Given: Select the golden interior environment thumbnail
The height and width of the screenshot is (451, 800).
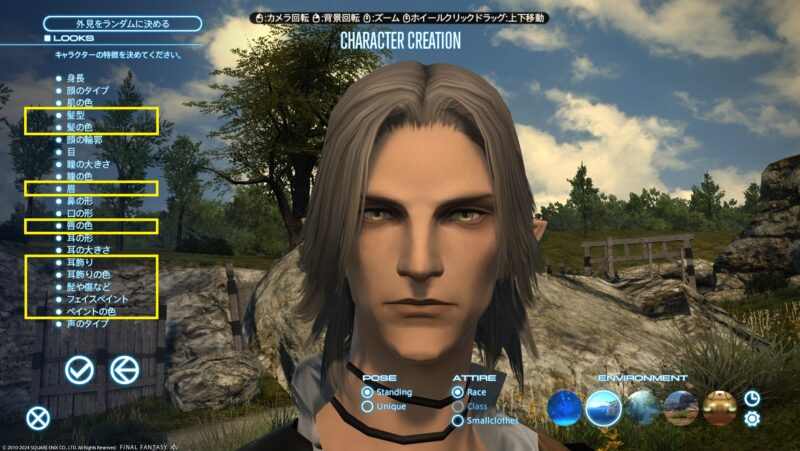Looking at the screenshot, I should pos(719,407).
